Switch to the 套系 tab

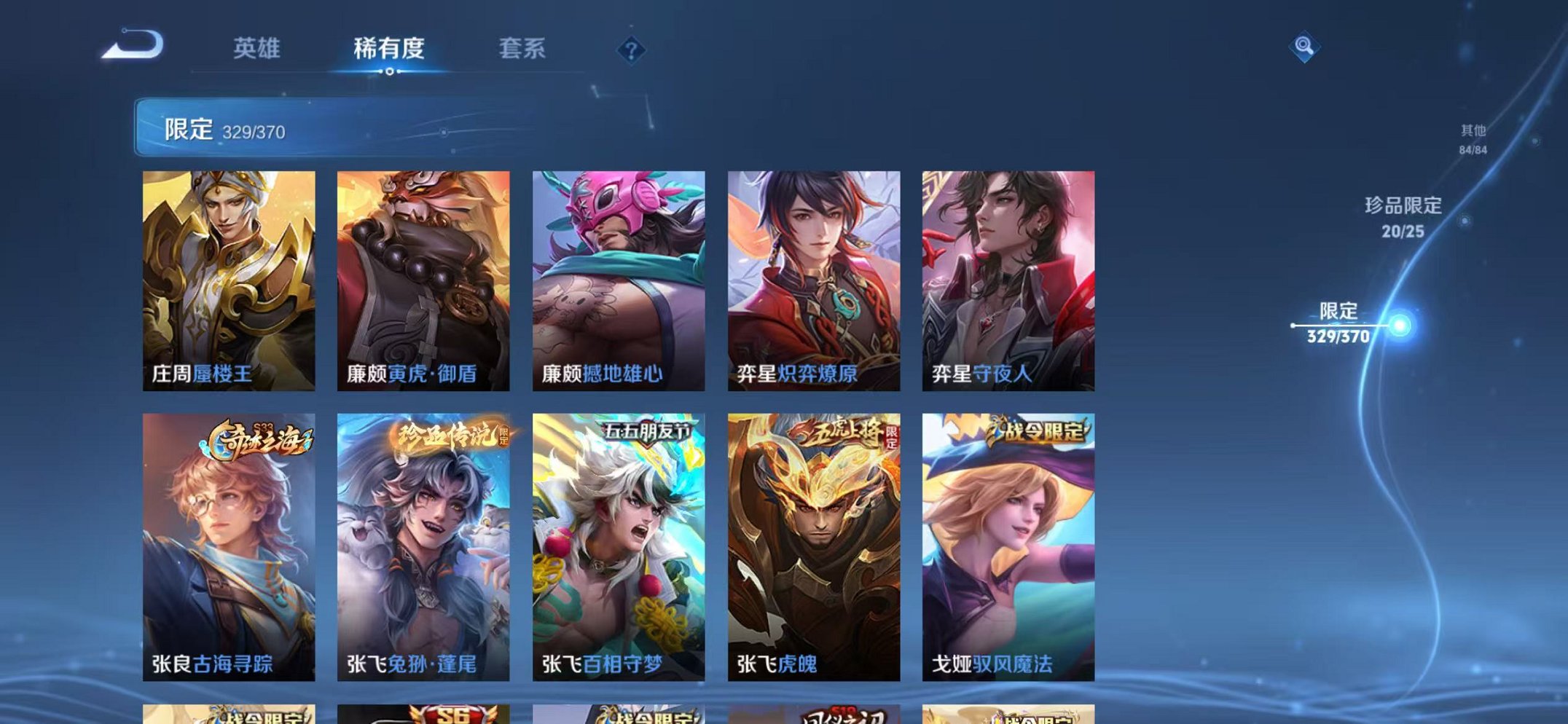[522, 50]
